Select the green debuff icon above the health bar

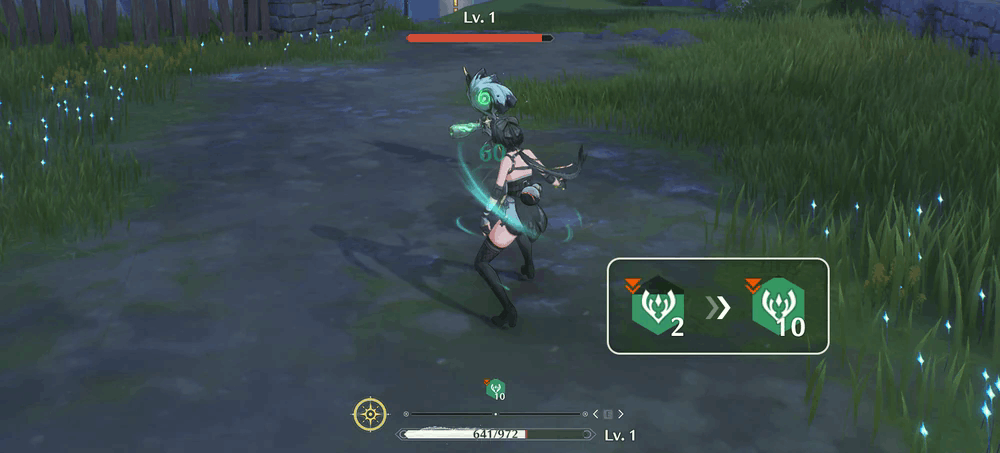pyautogui.click(x=495, y=390)
